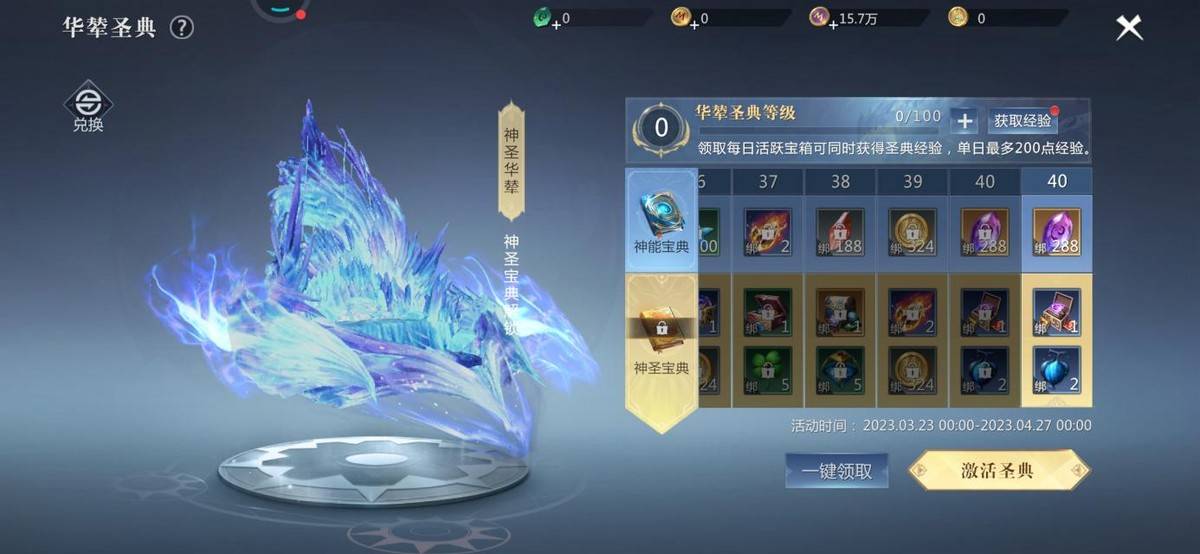Add purple M coin currency showing 15.7万
The width and height of the screenshot is (1200, 554).
(833, 22)
